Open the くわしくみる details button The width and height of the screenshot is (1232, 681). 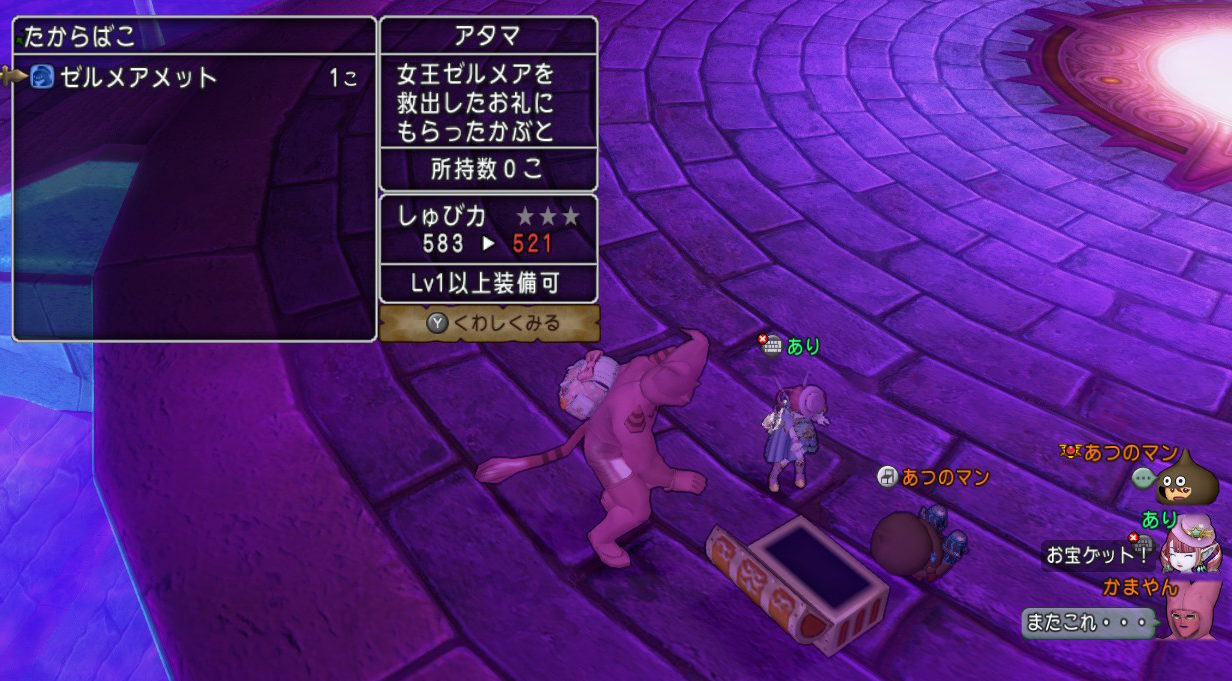[x=490, y=323]
